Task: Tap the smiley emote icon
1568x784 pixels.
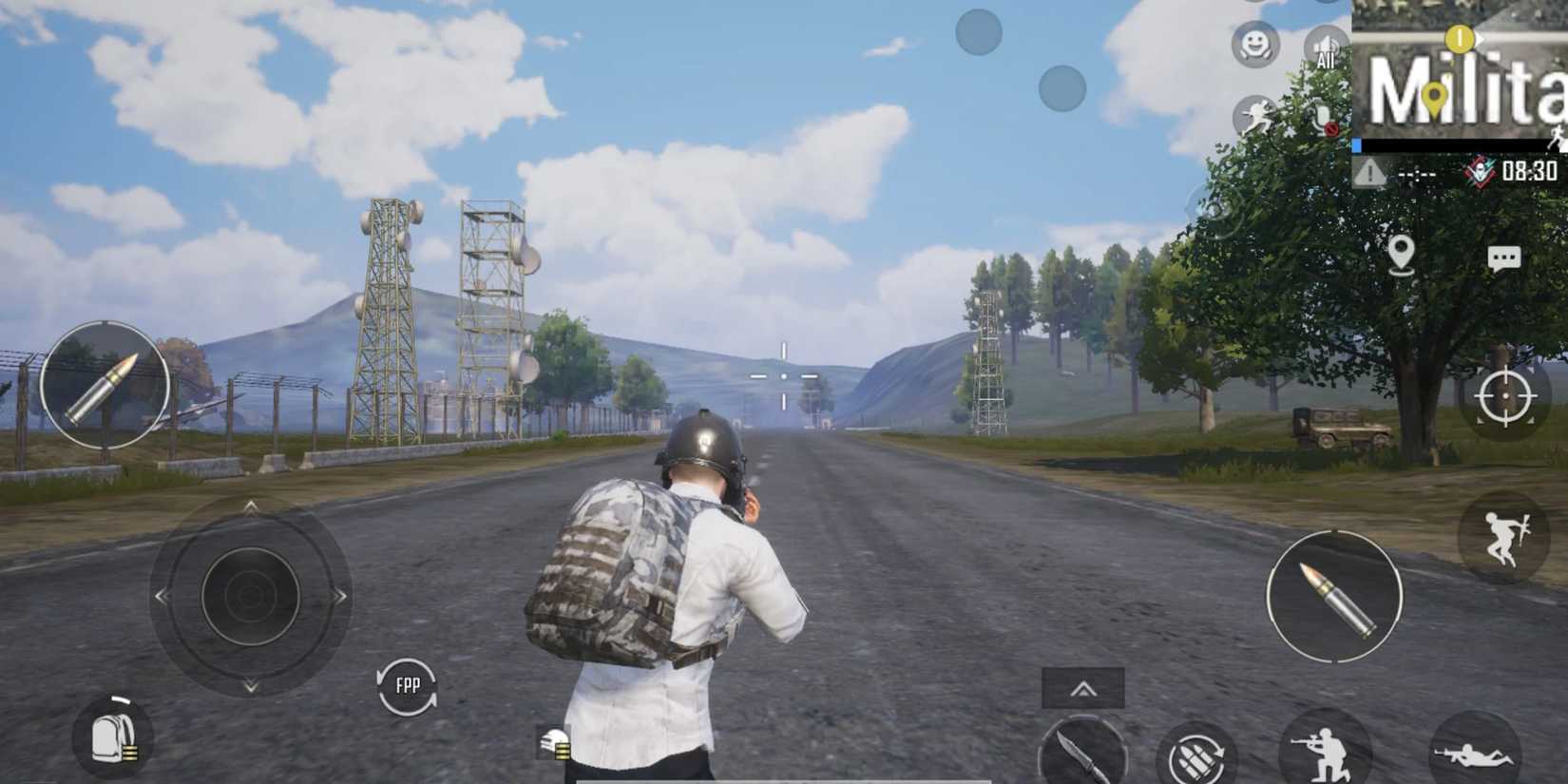Action: [x=1255, y=43]
